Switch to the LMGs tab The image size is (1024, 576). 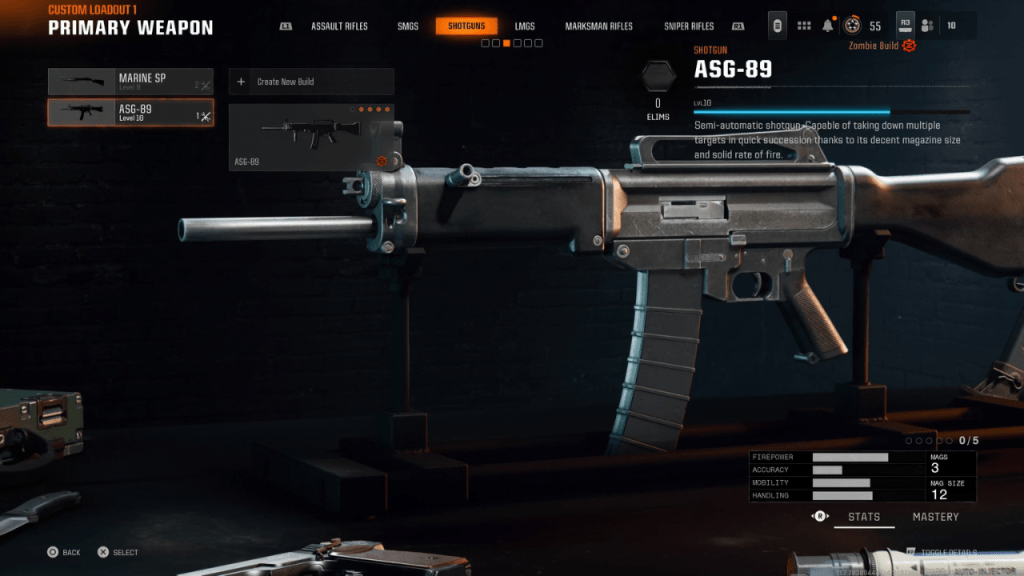click(x=524, y=26)
